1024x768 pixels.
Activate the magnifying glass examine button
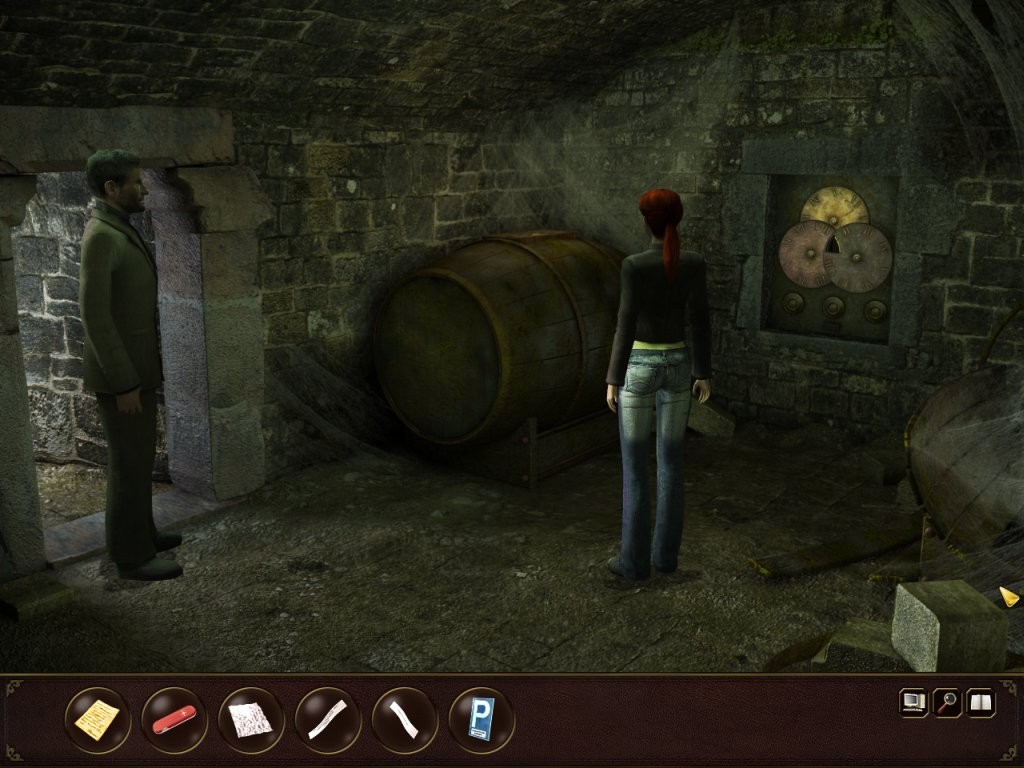(946, 703)
